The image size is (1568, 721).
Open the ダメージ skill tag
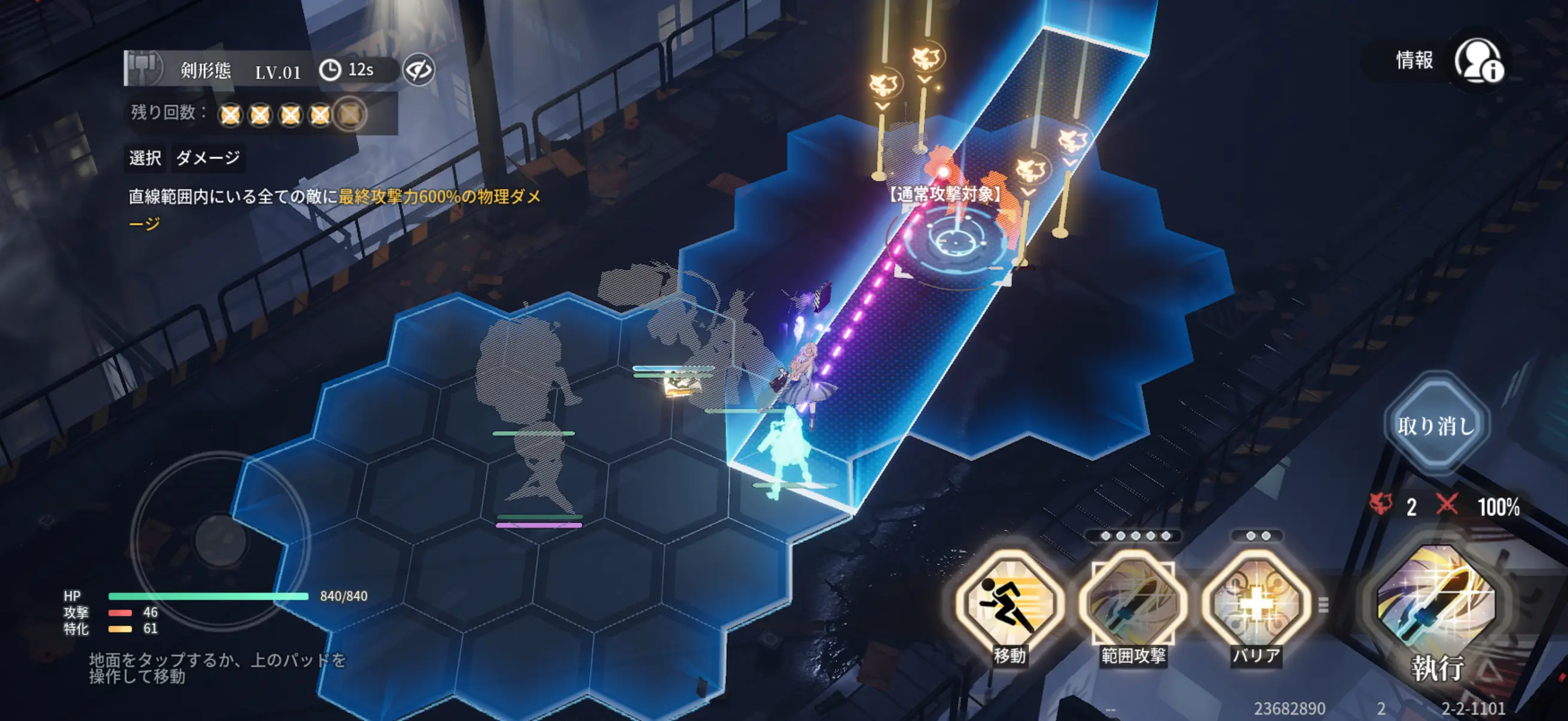tap(208, 158)
